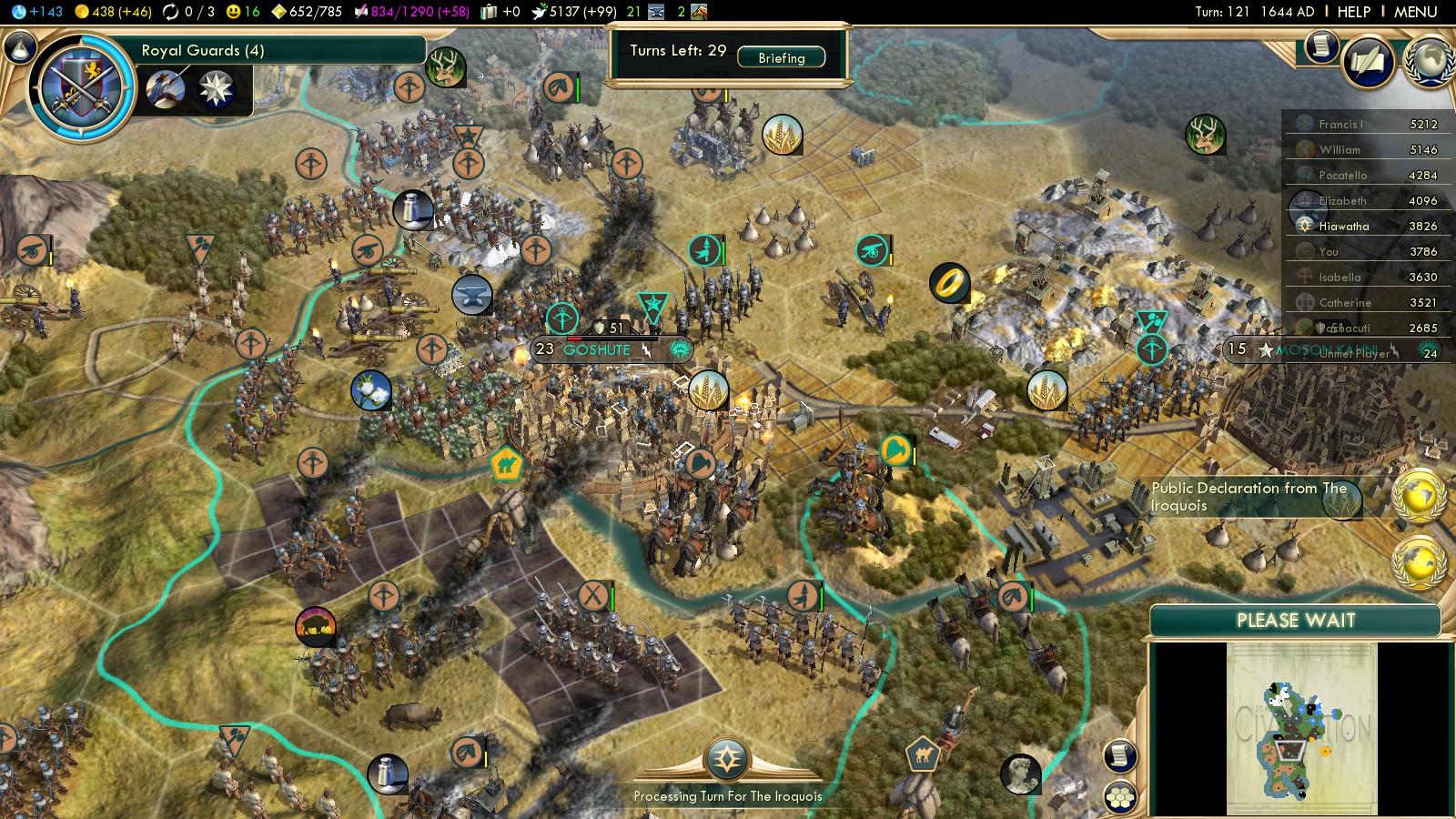Screen dimensions: 1456x819
Task: Toggle the hex grid icon beside the minimap
Action: pyautogui.click(x=1120, y=797)
